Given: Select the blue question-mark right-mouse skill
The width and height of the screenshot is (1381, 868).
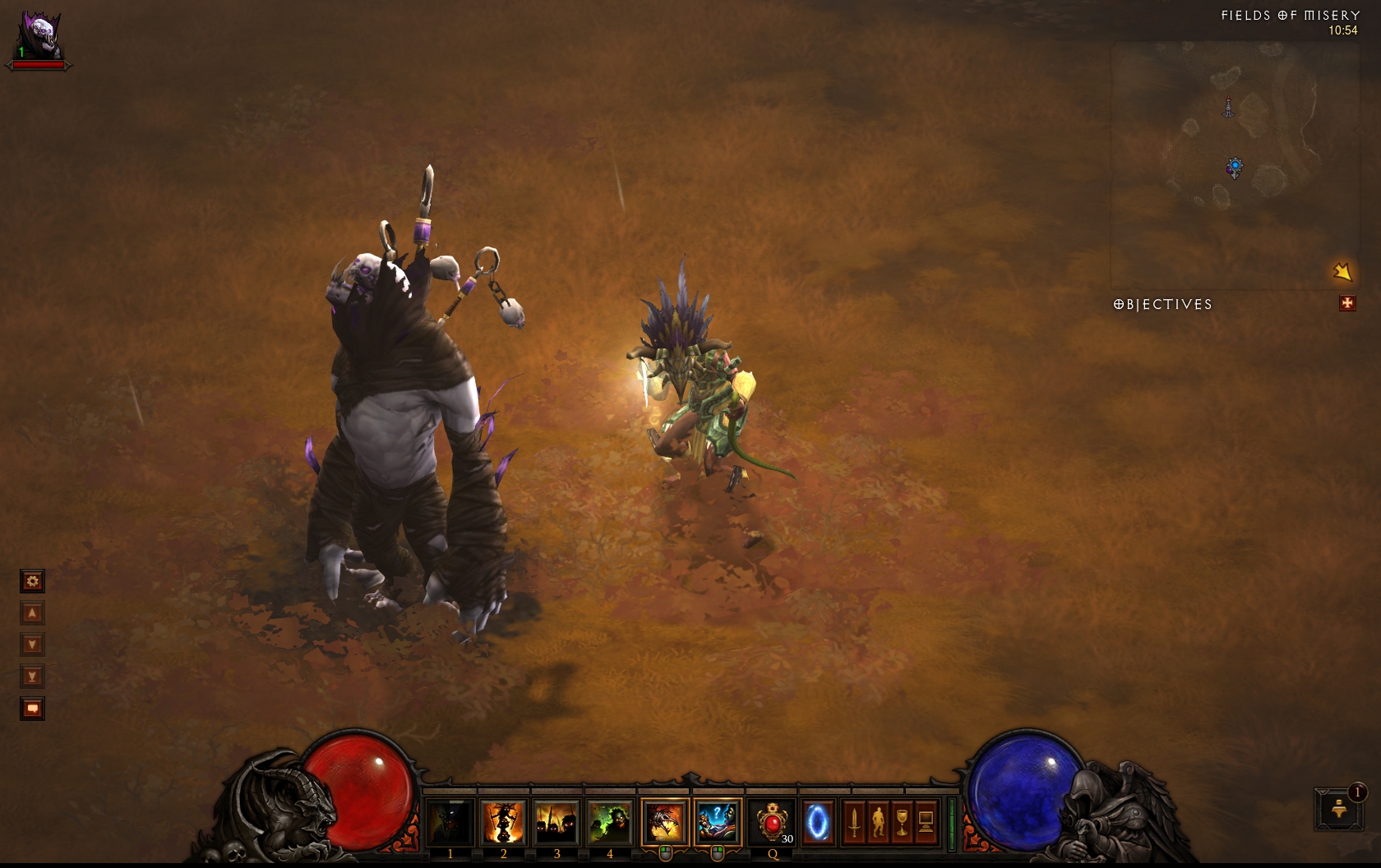Looking at the screenshot, I should (x=718, y=821).
